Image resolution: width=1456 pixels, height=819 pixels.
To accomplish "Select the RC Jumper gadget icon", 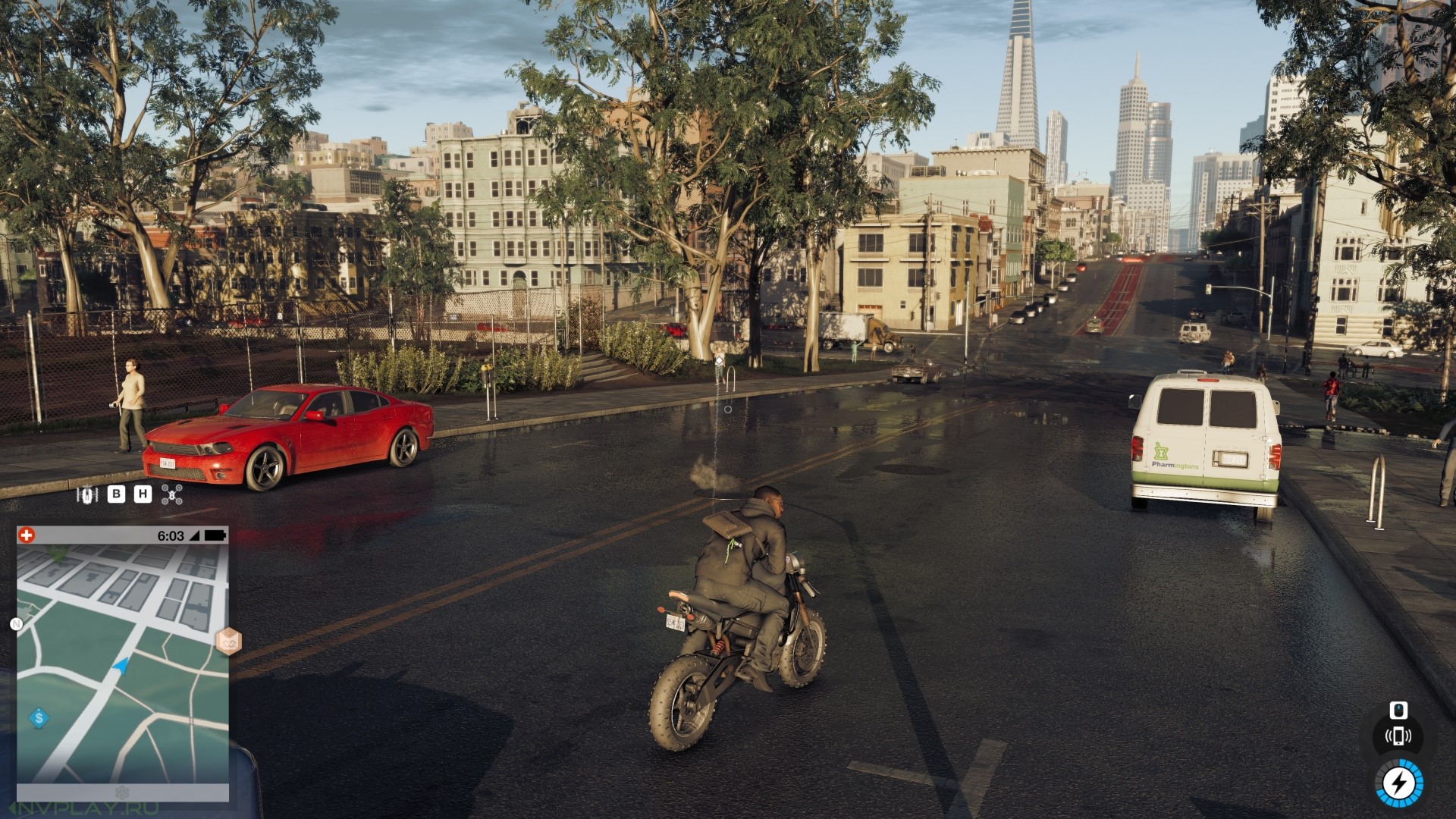I will 88,494.
